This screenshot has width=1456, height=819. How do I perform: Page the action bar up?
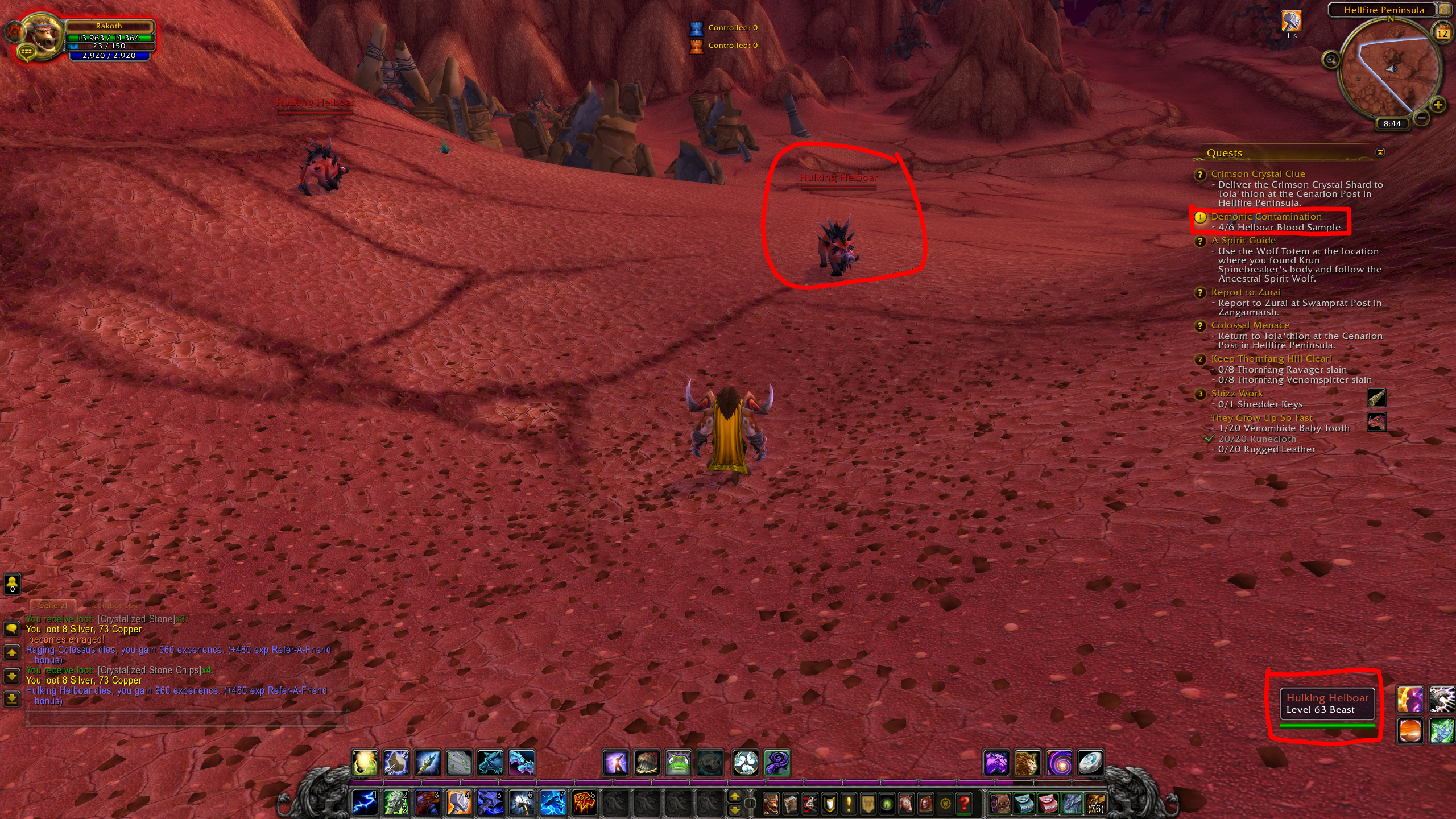pyautogui.click(x=734, y=796)
